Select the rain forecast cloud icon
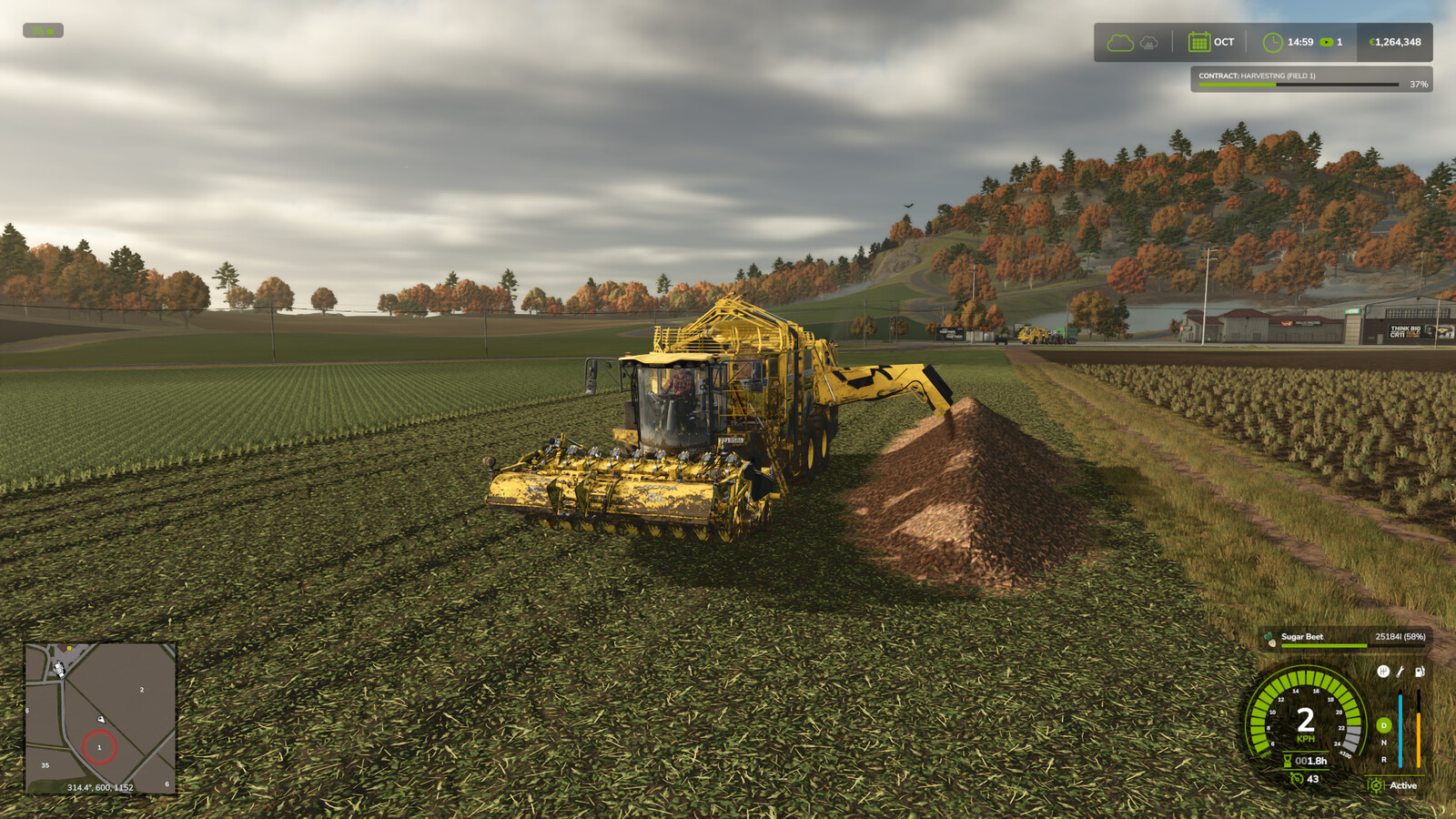1456x819 pixels. 1148,43
